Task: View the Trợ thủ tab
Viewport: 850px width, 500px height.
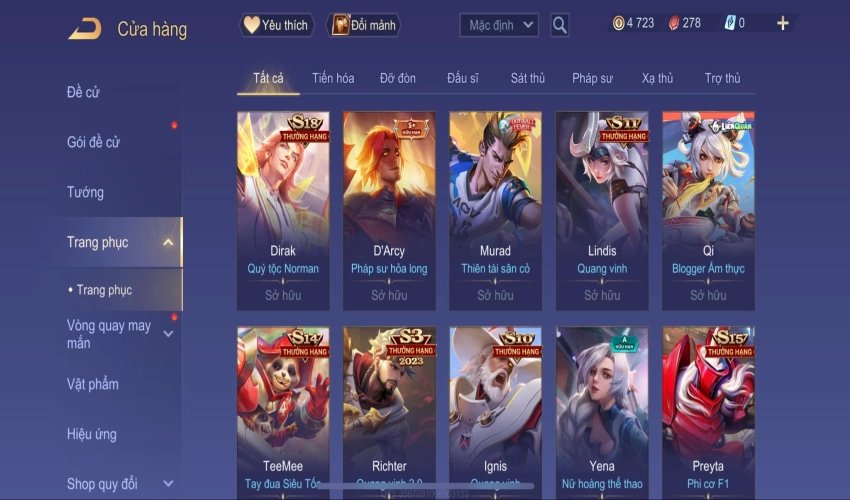Action: click(722, 78)
